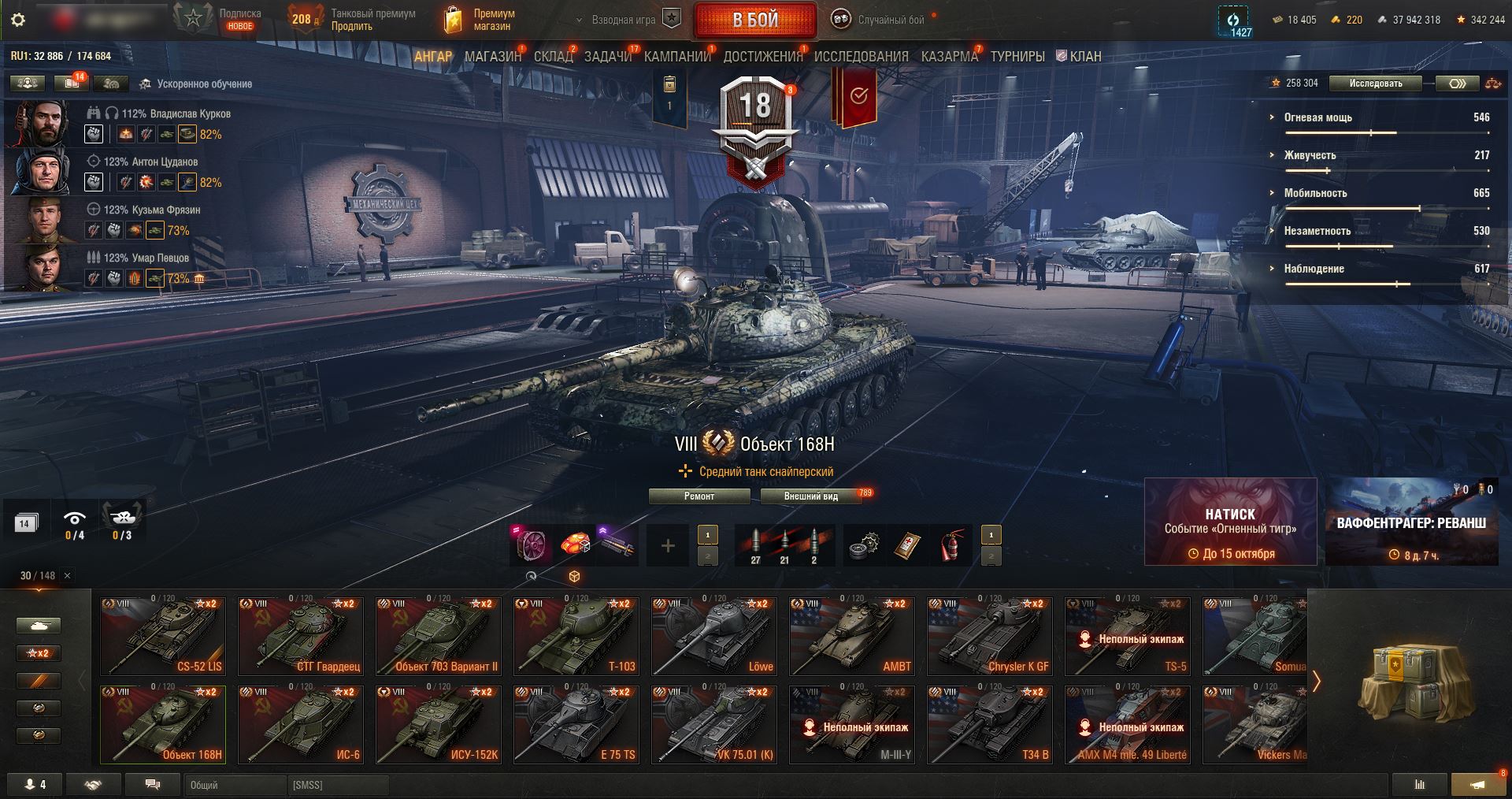Select the ИС-6 tank in the carousel

[x=301, y=725]
